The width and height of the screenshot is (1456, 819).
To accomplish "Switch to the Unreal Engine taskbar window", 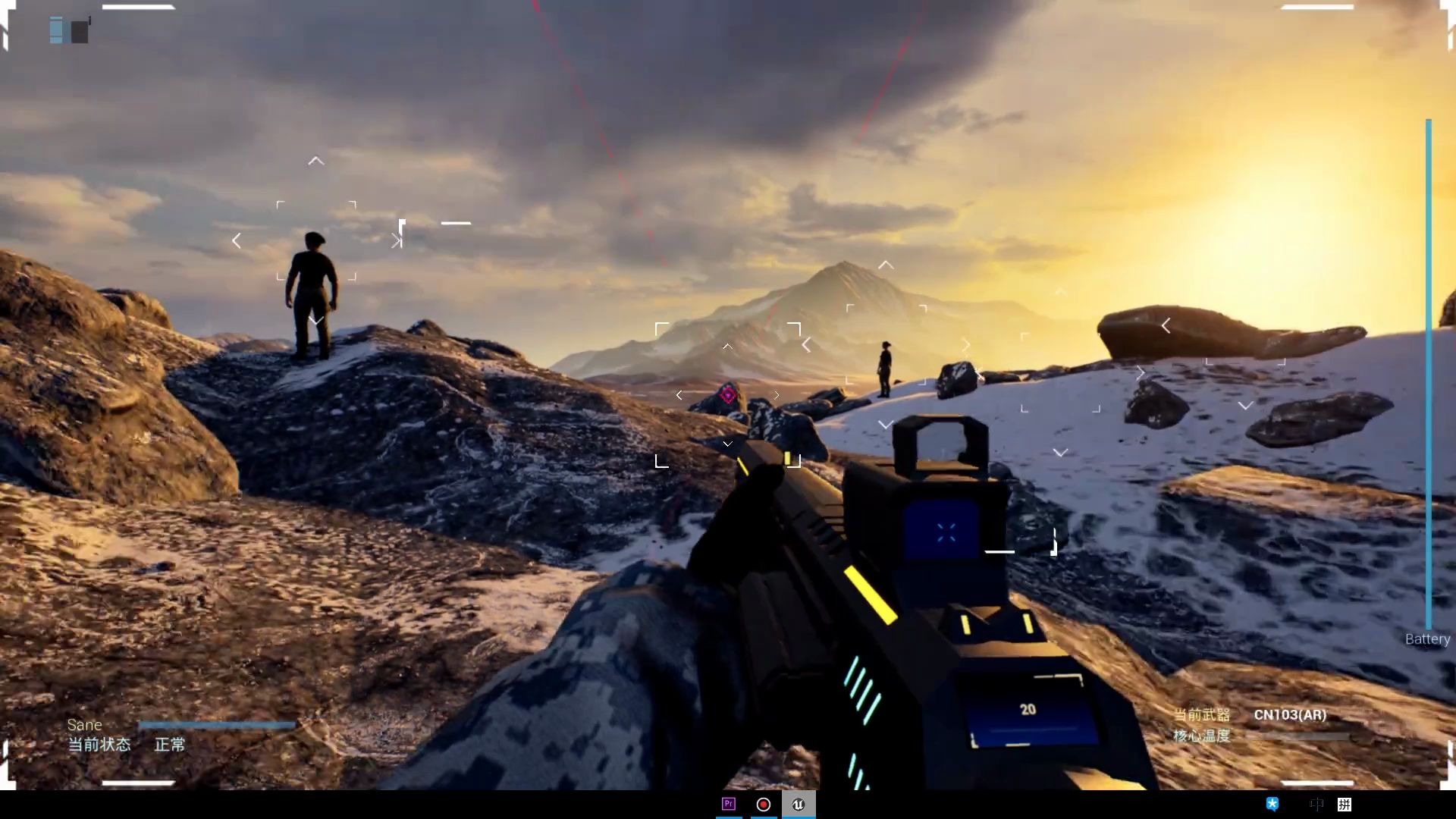I will tap(798, 805).
